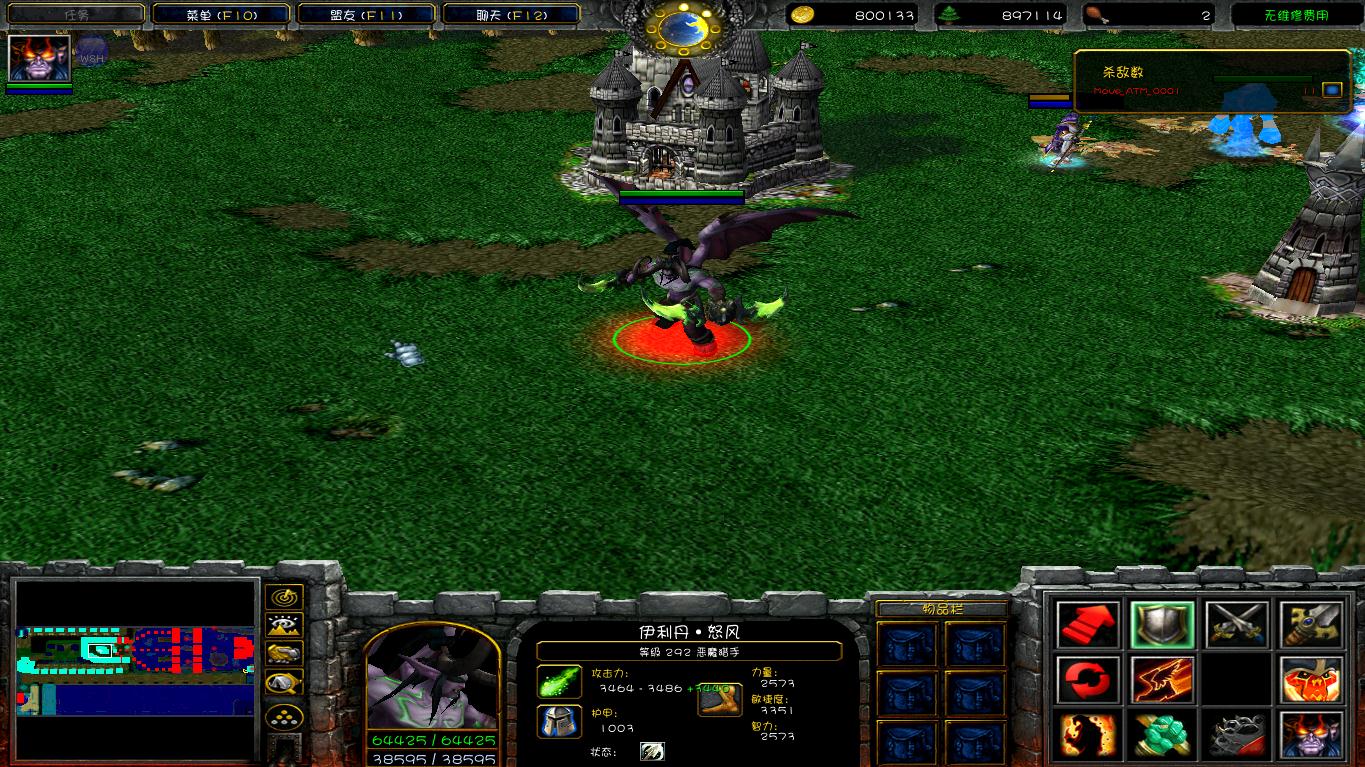Select the green fist ability icon
The width and height of the screenshot is (1365, 767).
pos(1162,736)
